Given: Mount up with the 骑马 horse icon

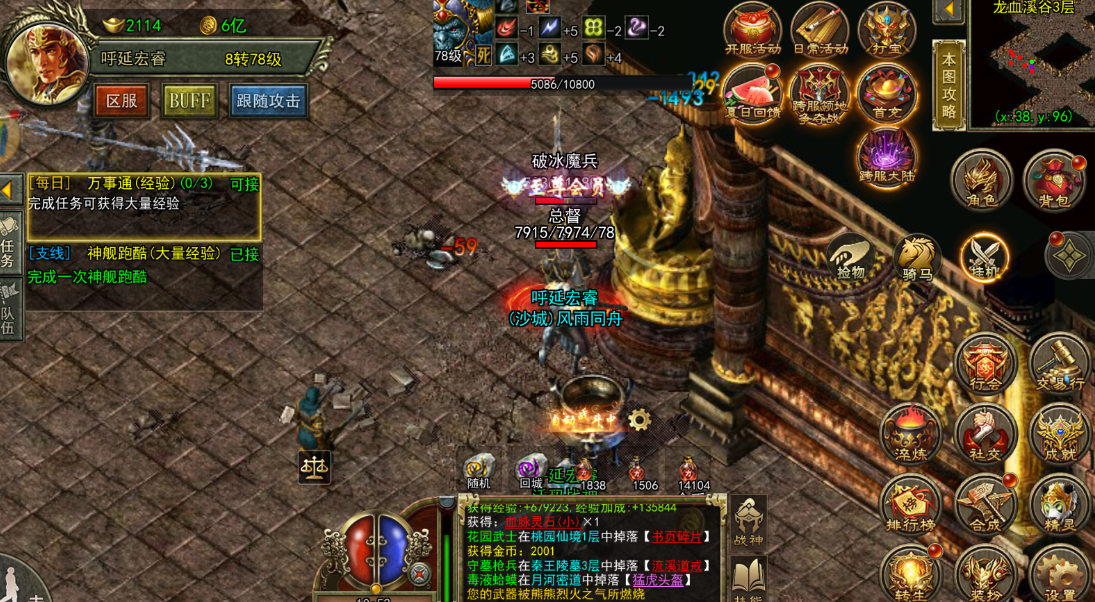Looking at the screenshot, I should tap(916, 257).
